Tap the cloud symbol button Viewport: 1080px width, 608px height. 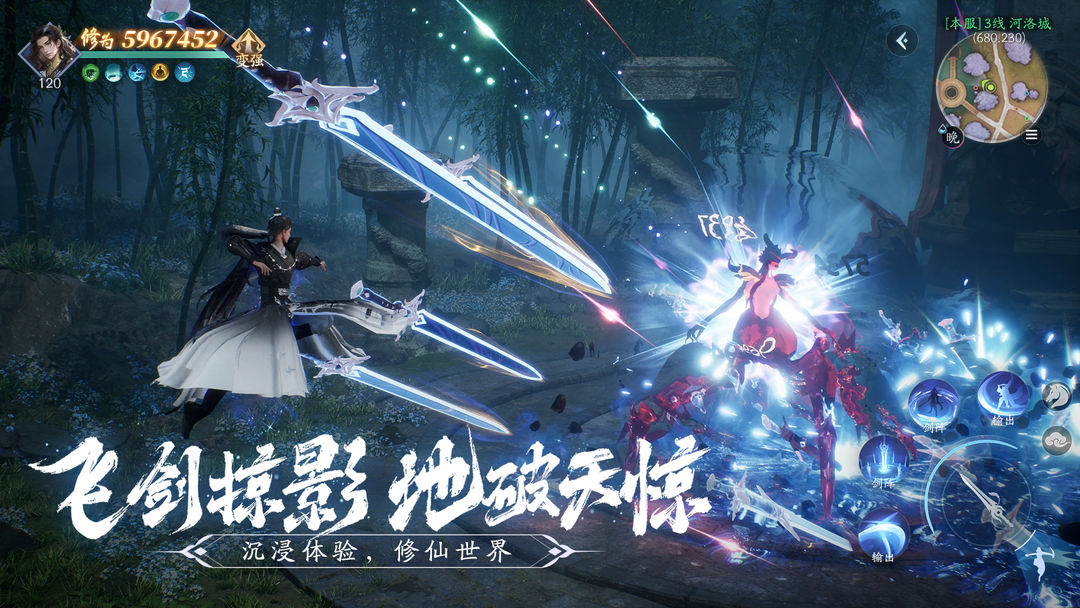point(1056,440)
